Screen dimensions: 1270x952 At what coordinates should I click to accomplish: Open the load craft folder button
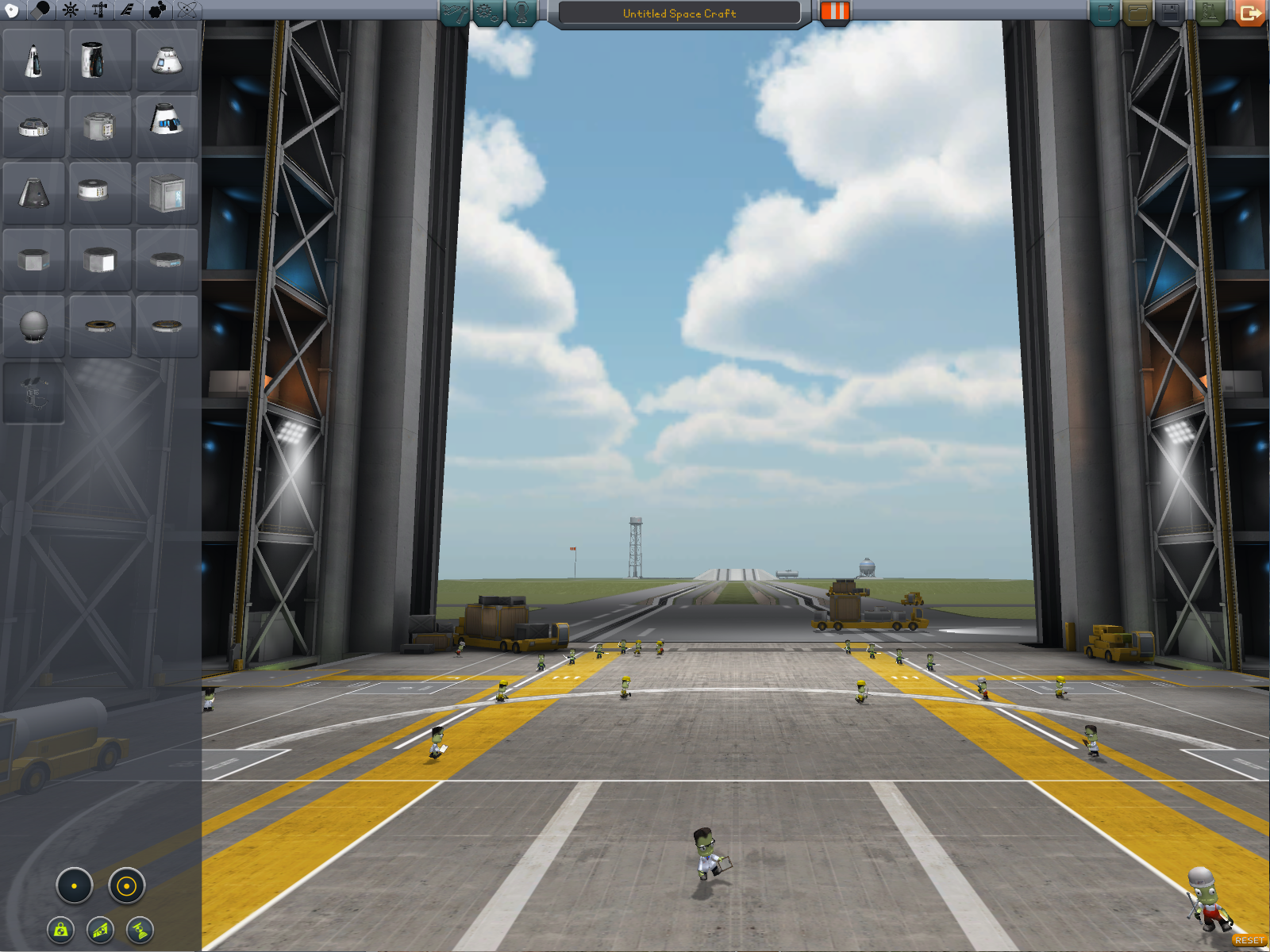coord(1137,12)
